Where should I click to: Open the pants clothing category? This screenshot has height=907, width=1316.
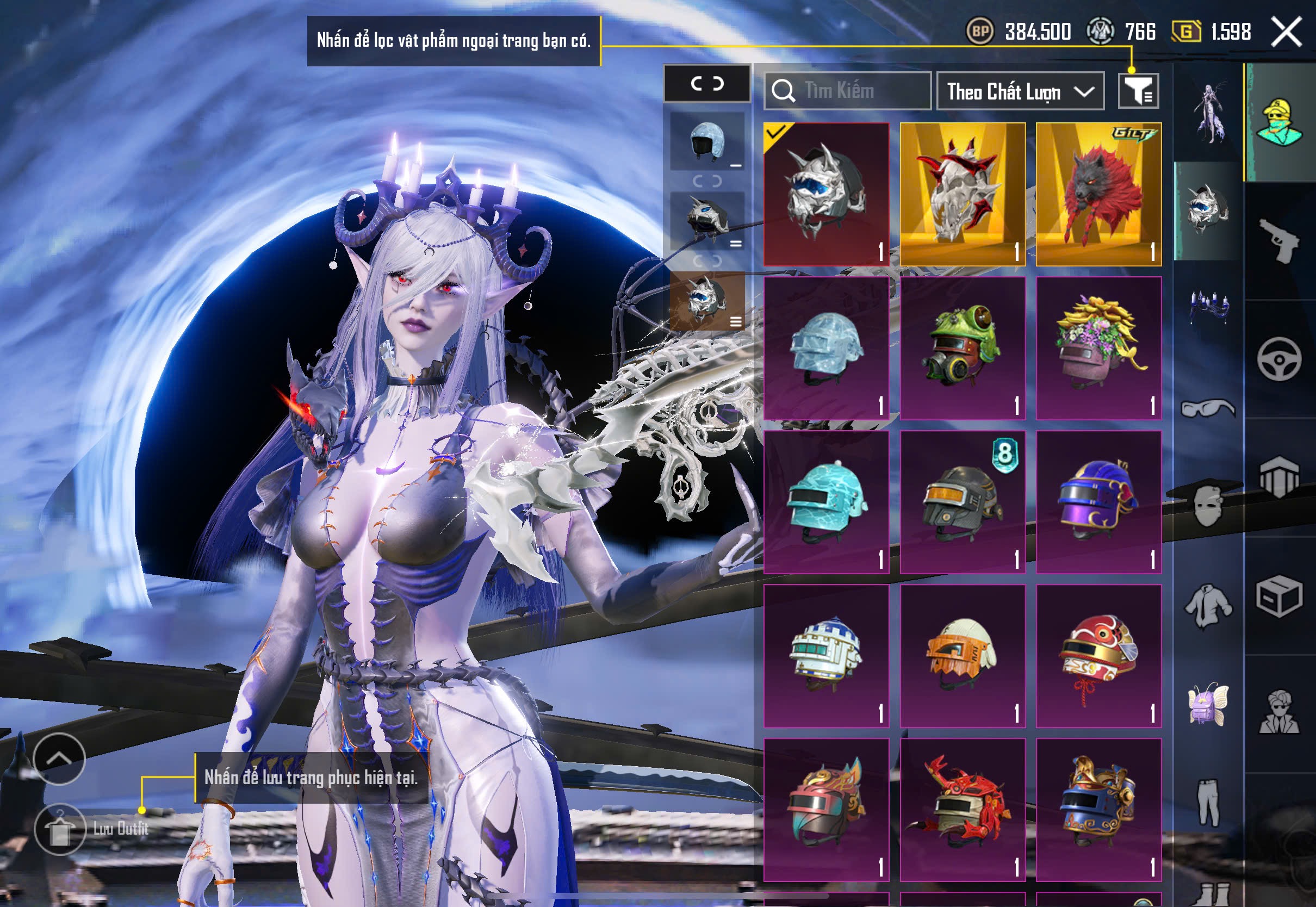(1208, 802)
